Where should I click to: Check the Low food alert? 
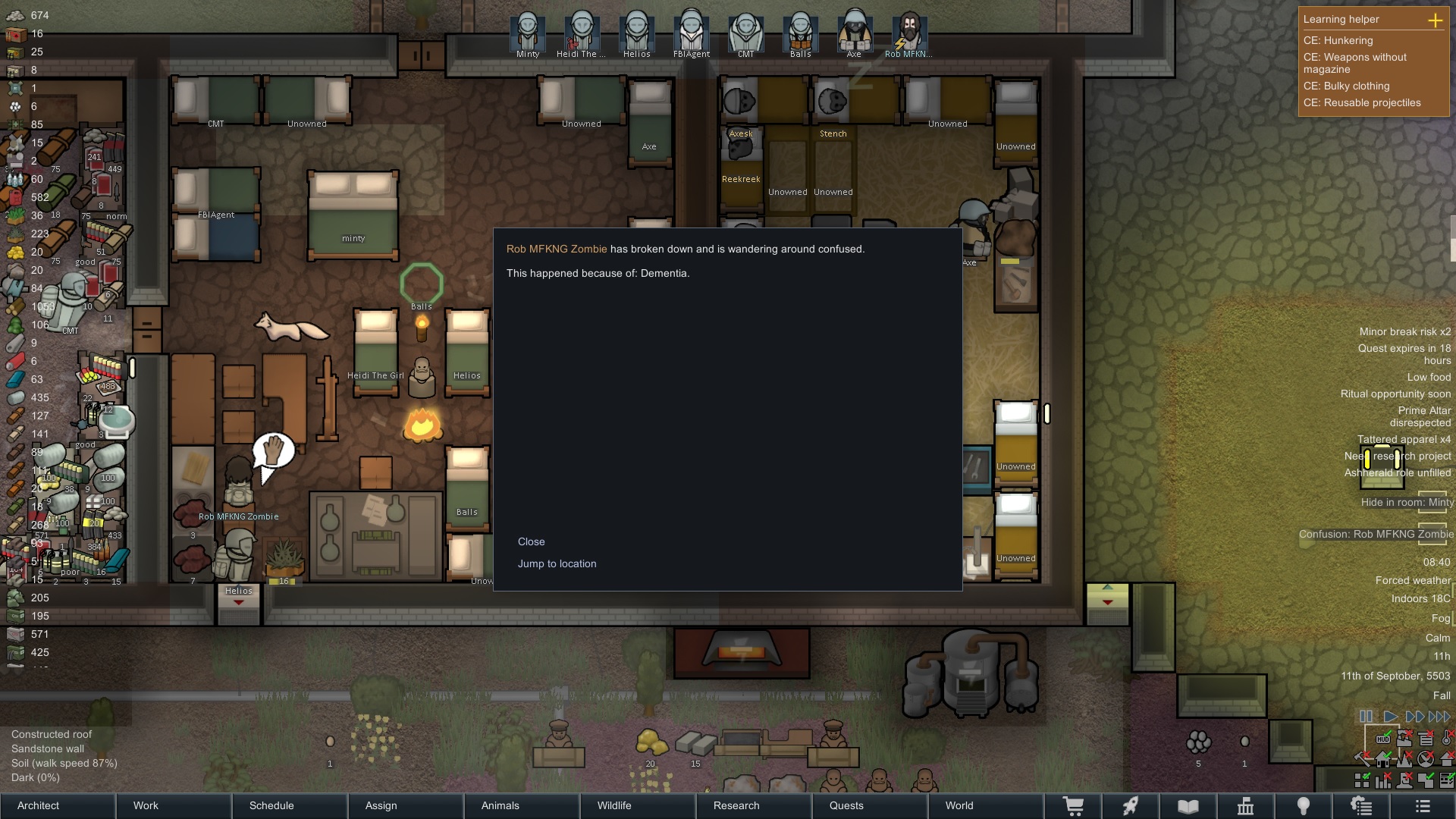[1429, 377]
